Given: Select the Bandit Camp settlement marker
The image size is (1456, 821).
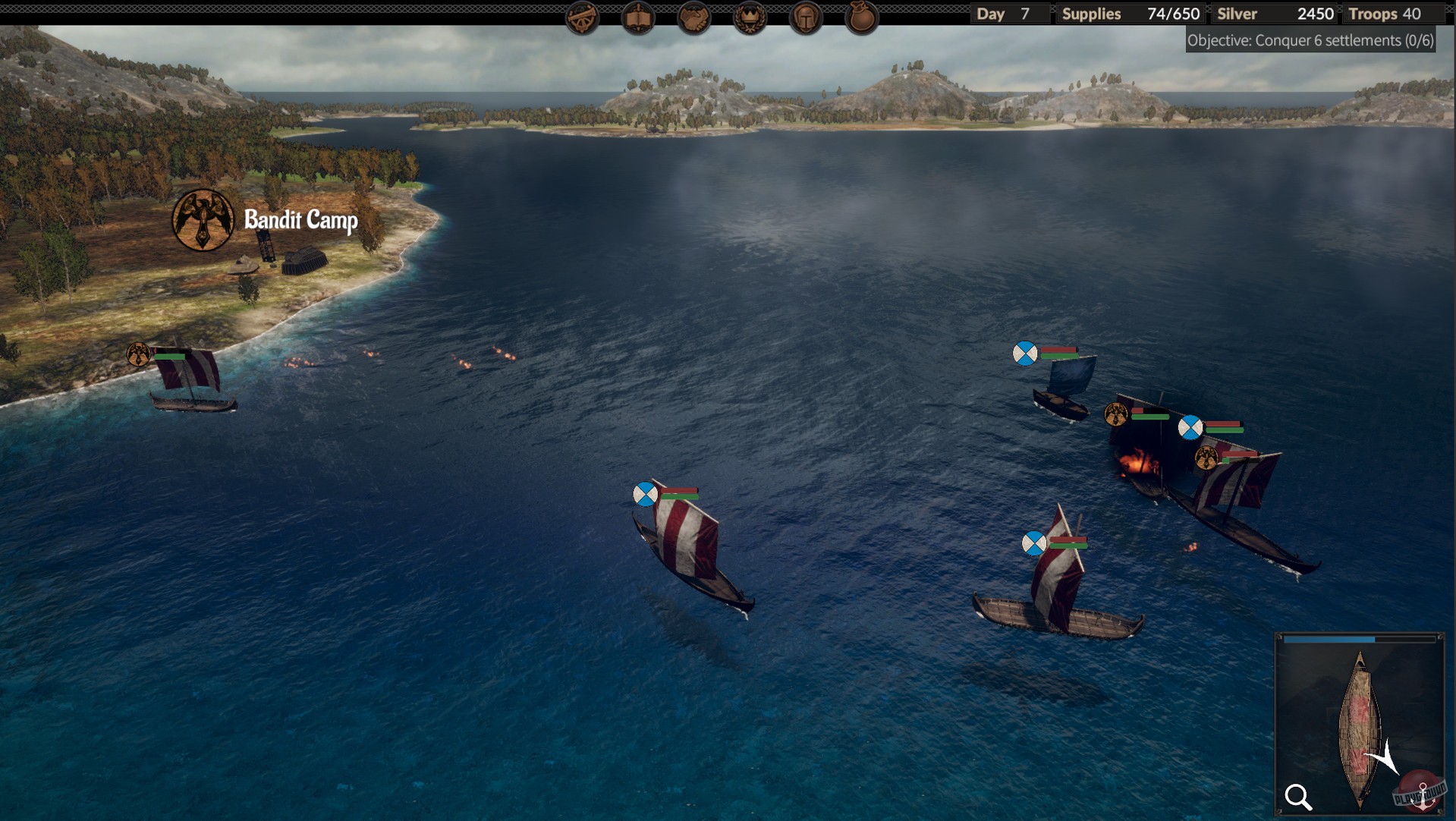Looking at the screenshot, I should point(203,220).
